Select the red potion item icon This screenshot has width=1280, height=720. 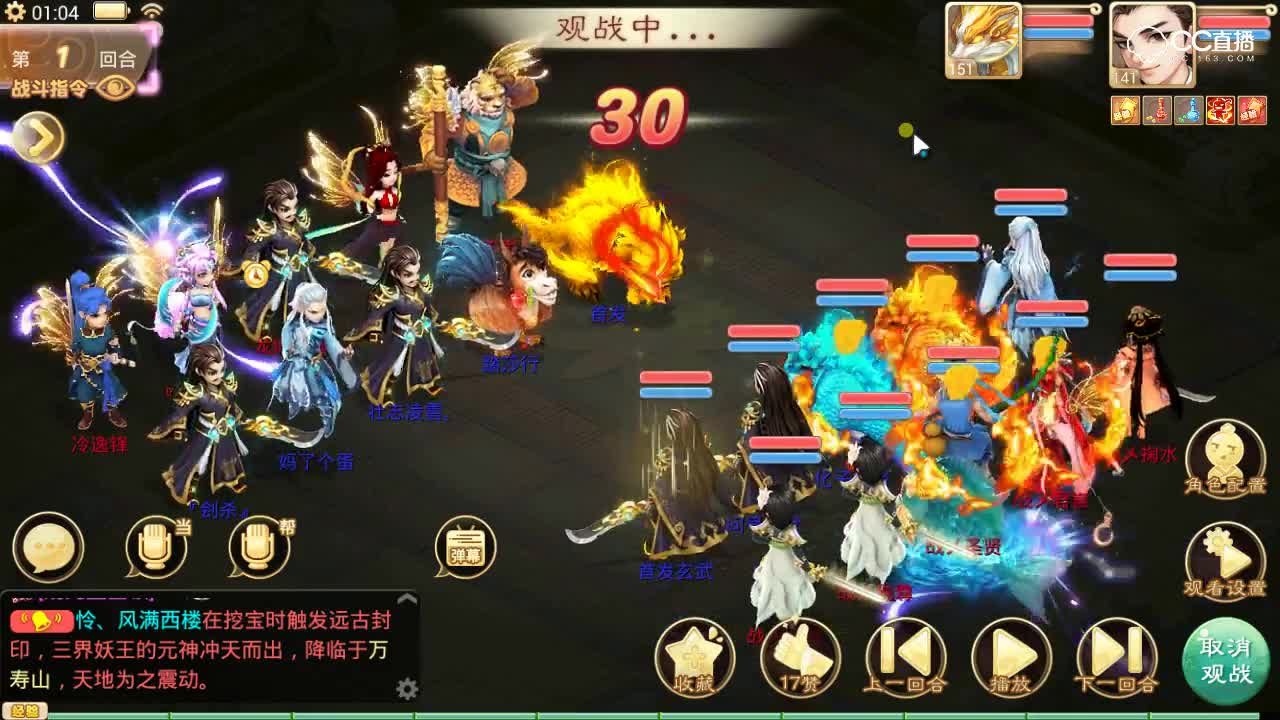(1159, 110)
